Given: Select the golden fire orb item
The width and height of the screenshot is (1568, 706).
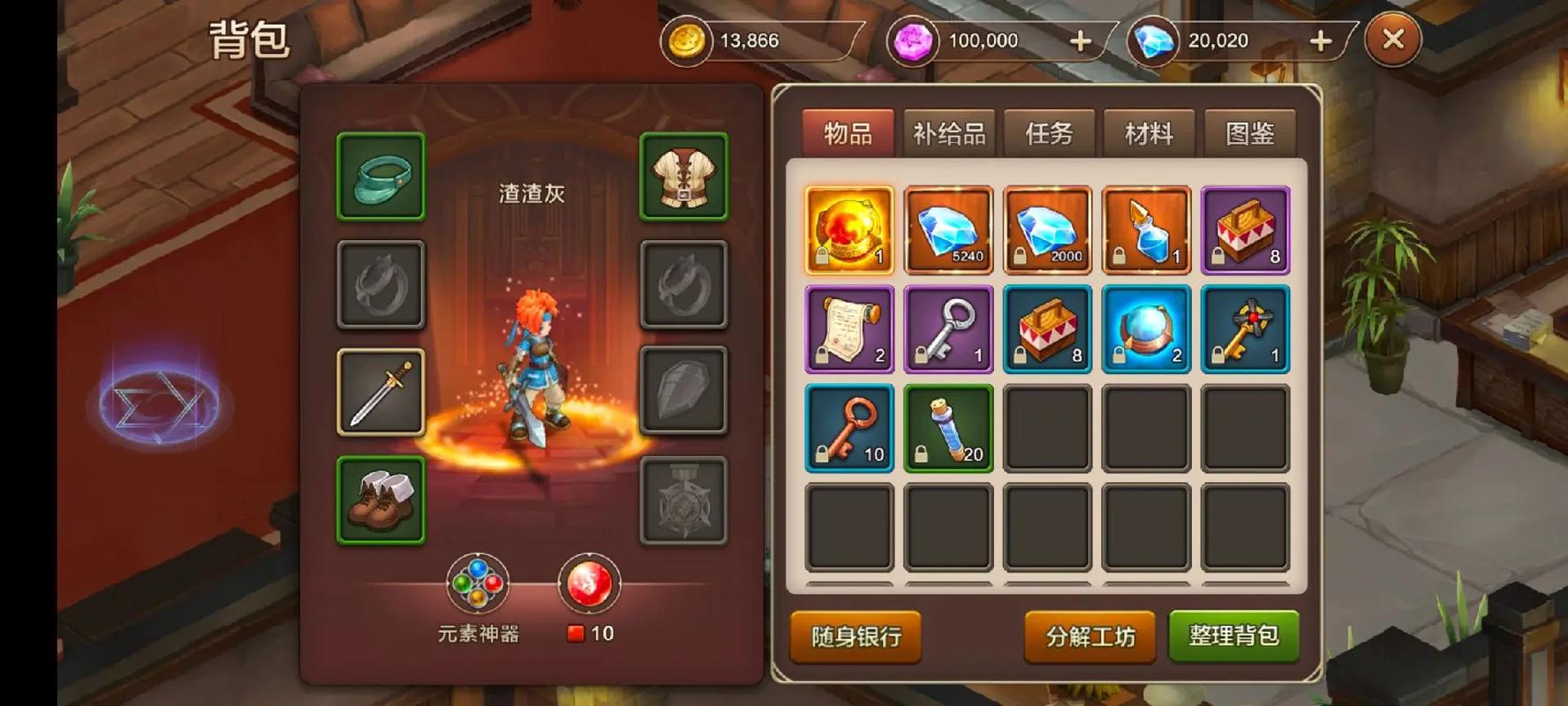Looking at the screenshot, I should pyautogui.click(x=849, y=229).
